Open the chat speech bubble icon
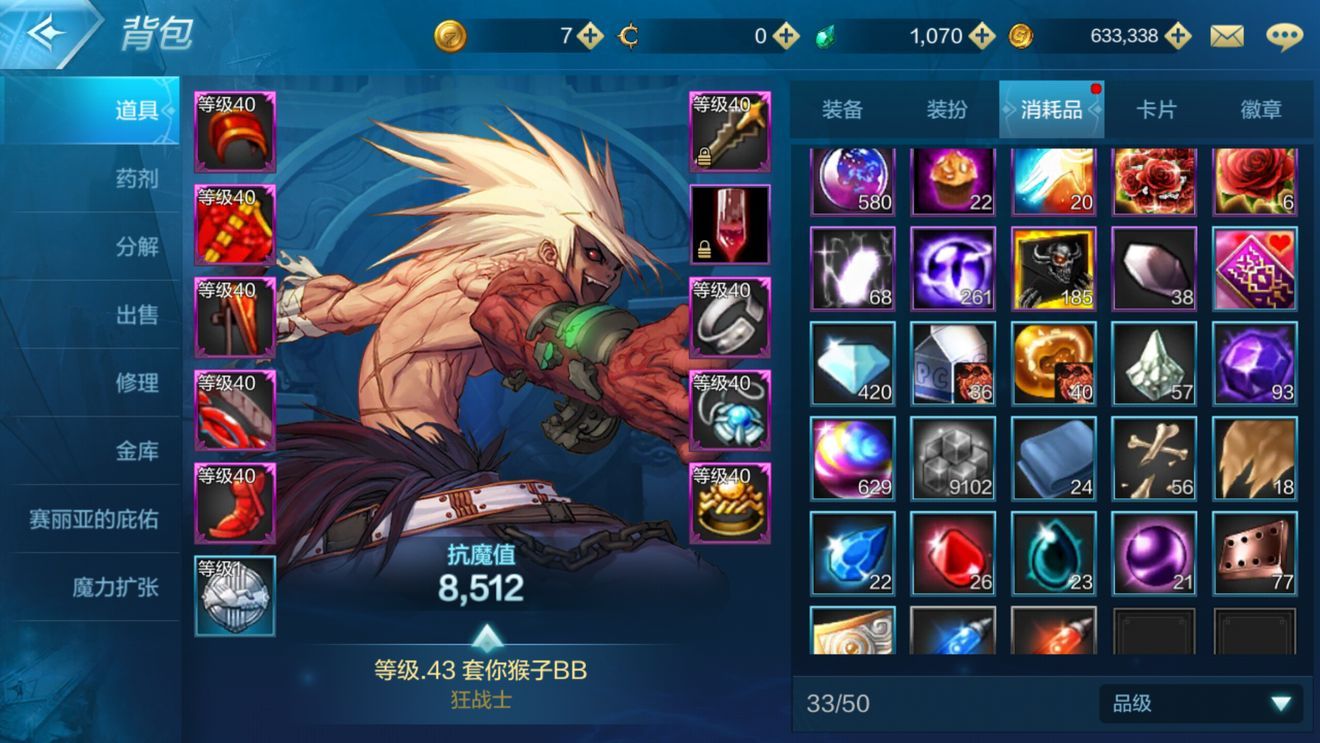1320x743 pixels. 1284,37
